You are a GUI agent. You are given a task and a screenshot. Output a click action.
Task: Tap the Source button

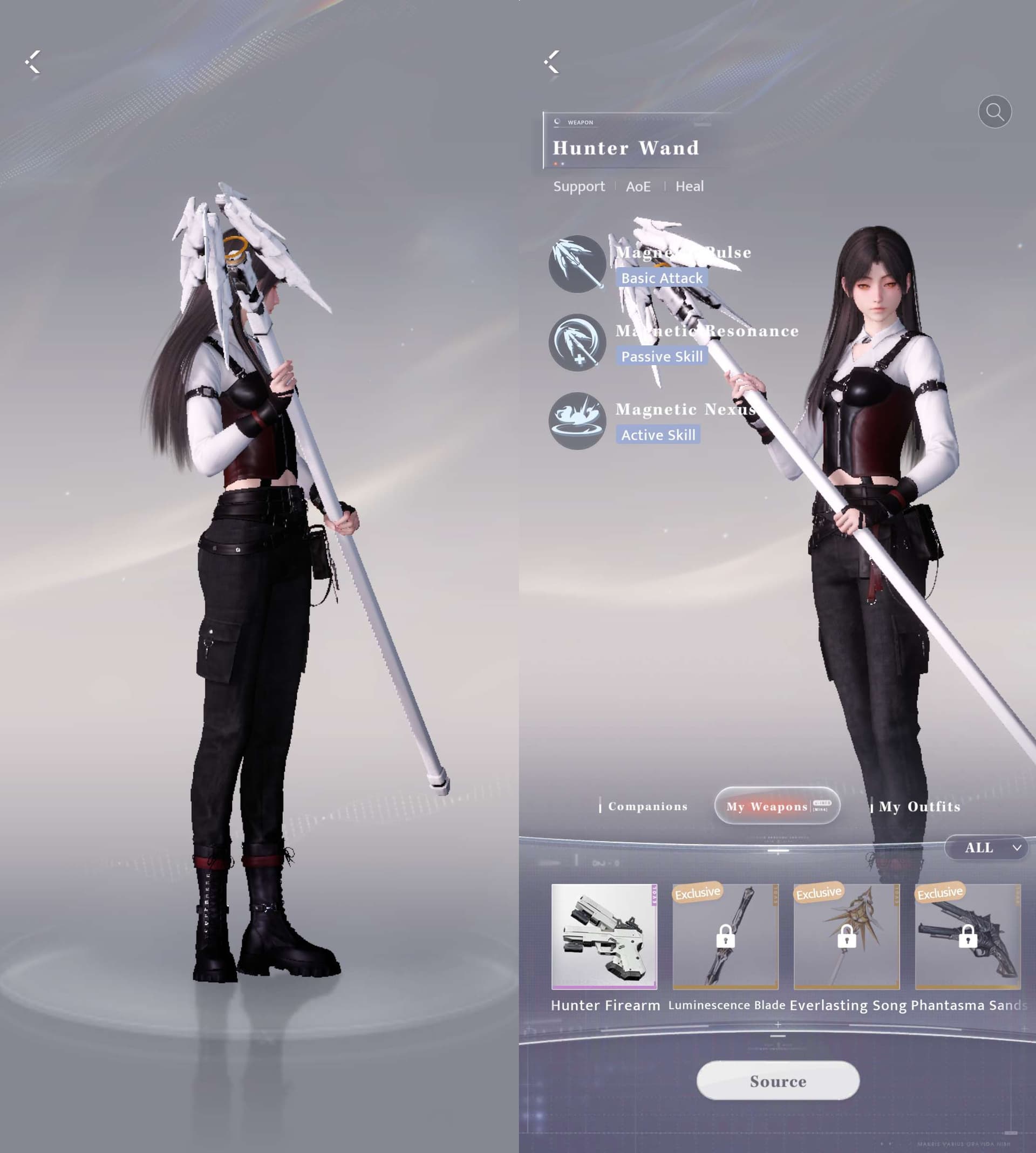click(778, 1081)
